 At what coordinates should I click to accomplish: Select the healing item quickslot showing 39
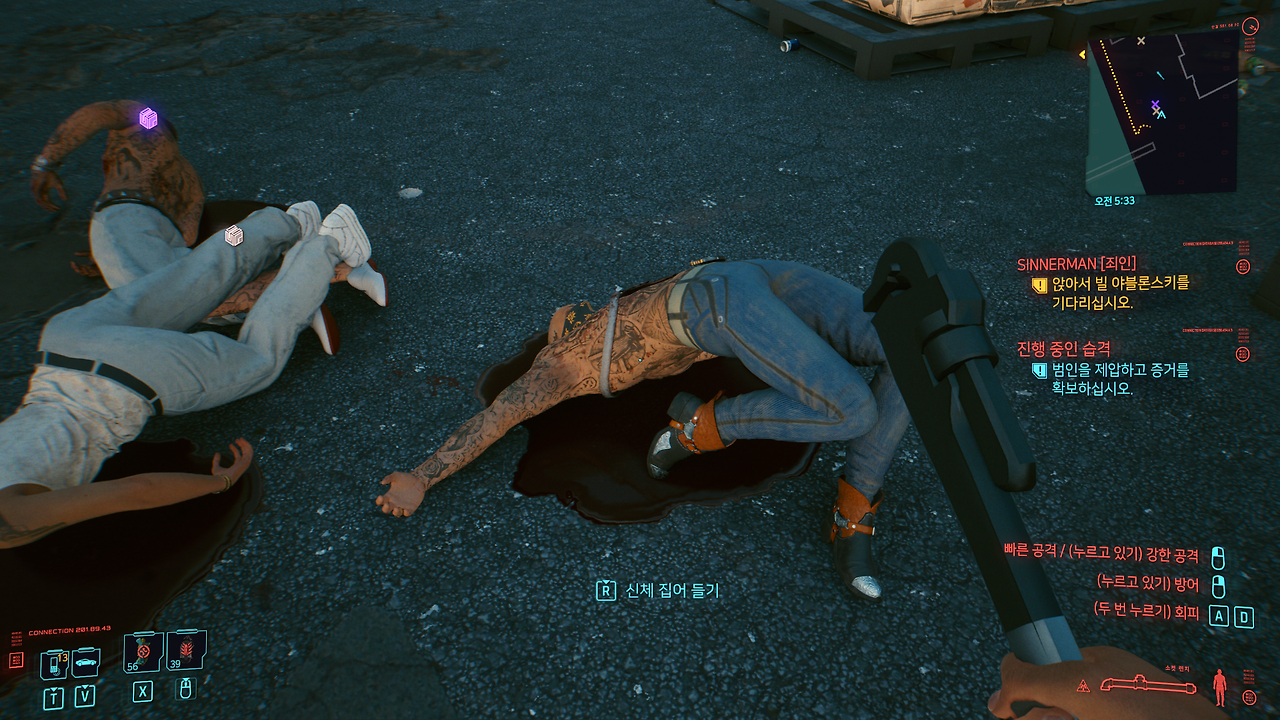pyautogui.click(x=186, y=652)
